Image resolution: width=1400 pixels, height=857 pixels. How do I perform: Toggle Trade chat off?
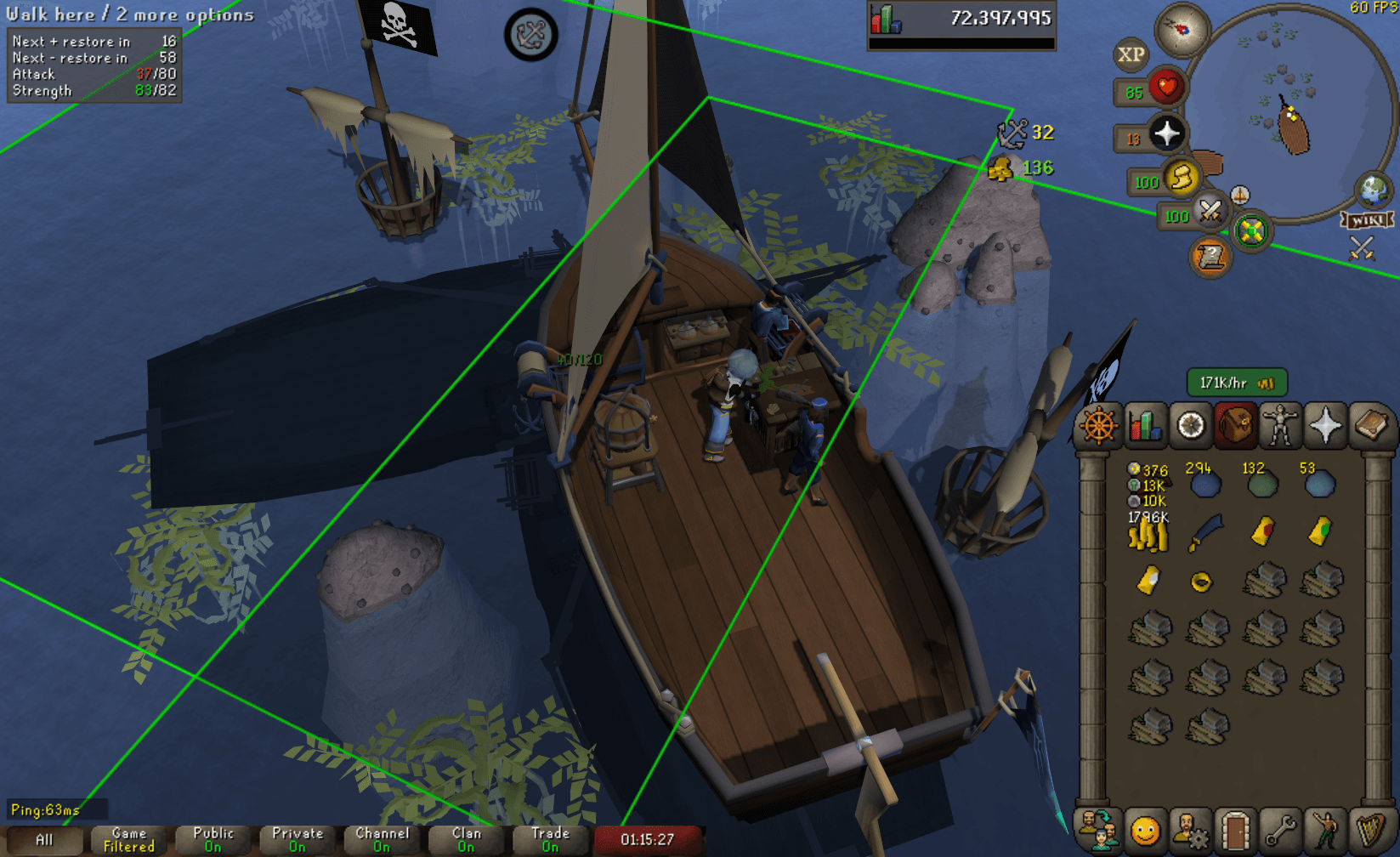pyautogui.click(x=549, y=838)
